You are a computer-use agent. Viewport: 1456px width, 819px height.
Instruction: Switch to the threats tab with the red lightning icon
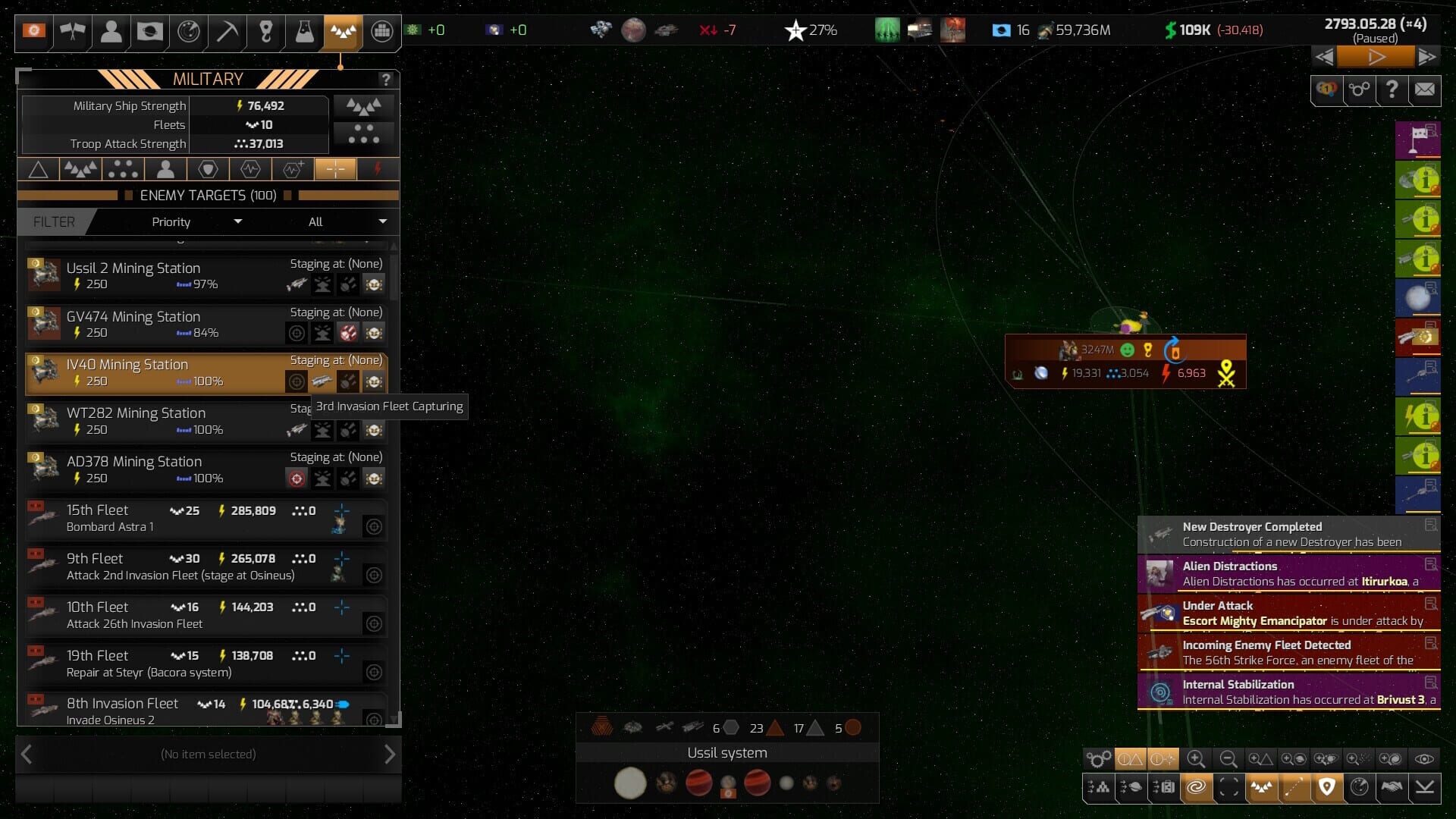tap(378, 168)
